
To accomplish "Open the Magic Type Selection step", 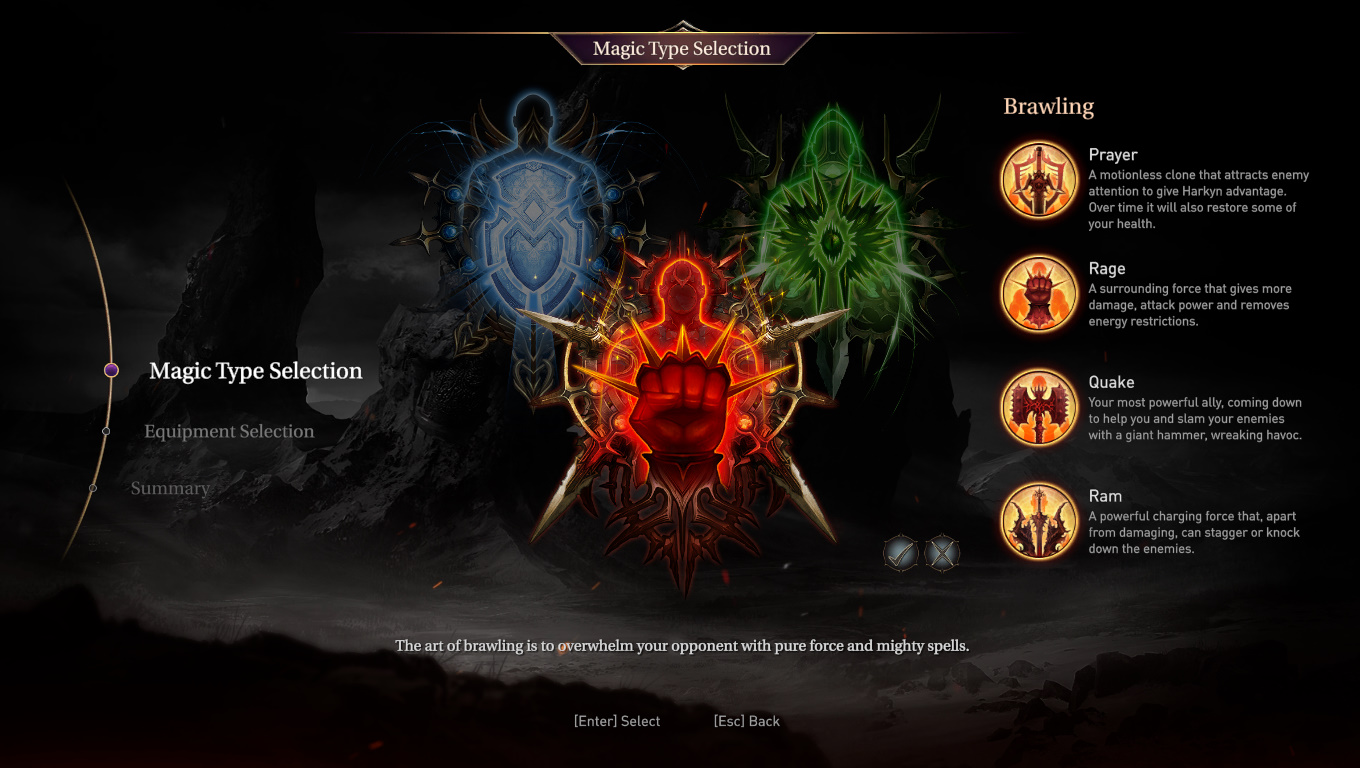I will (255, 371).
